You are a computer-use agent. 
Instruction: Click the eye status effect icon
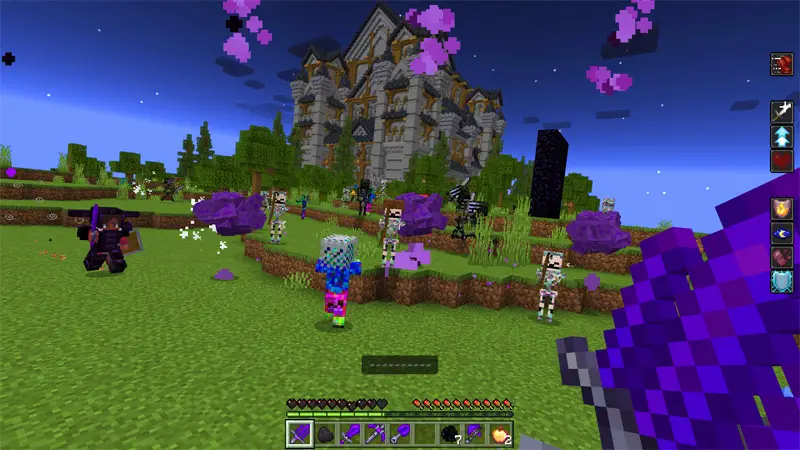[781, 233]
